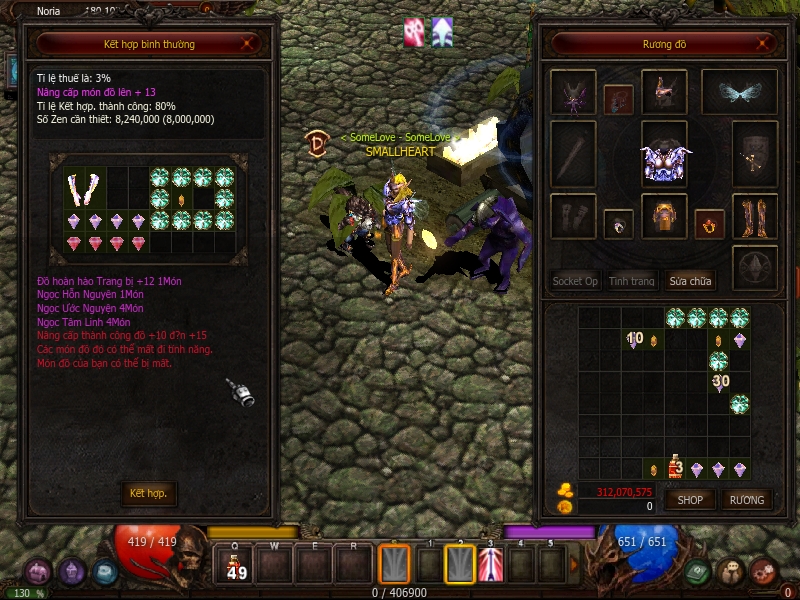
Task: Select the equipped pants slot
Action: (664, 216)
